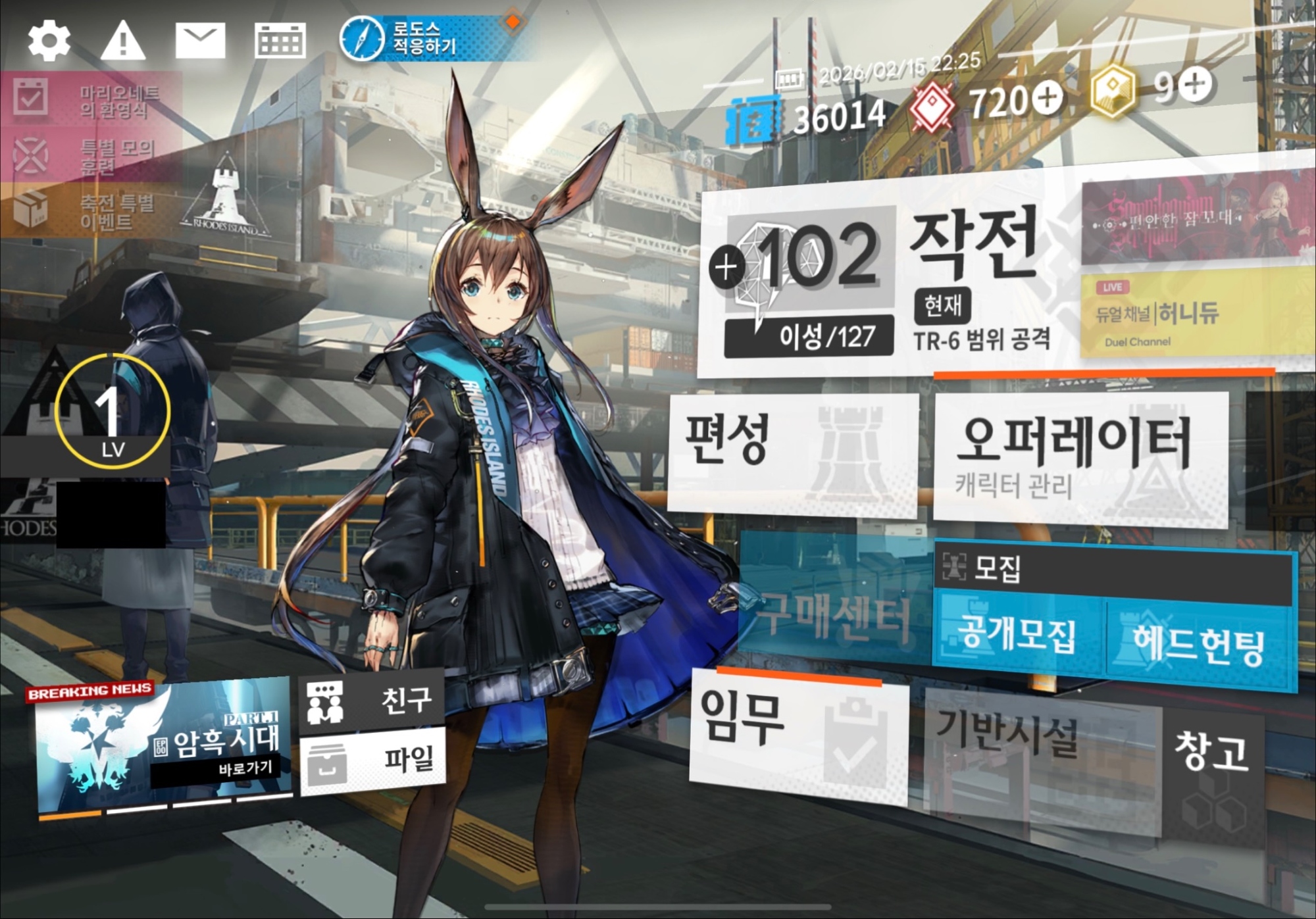Open the gear settings icon
This screenshot has width=1316, height=919.
(x=49, y=41)
